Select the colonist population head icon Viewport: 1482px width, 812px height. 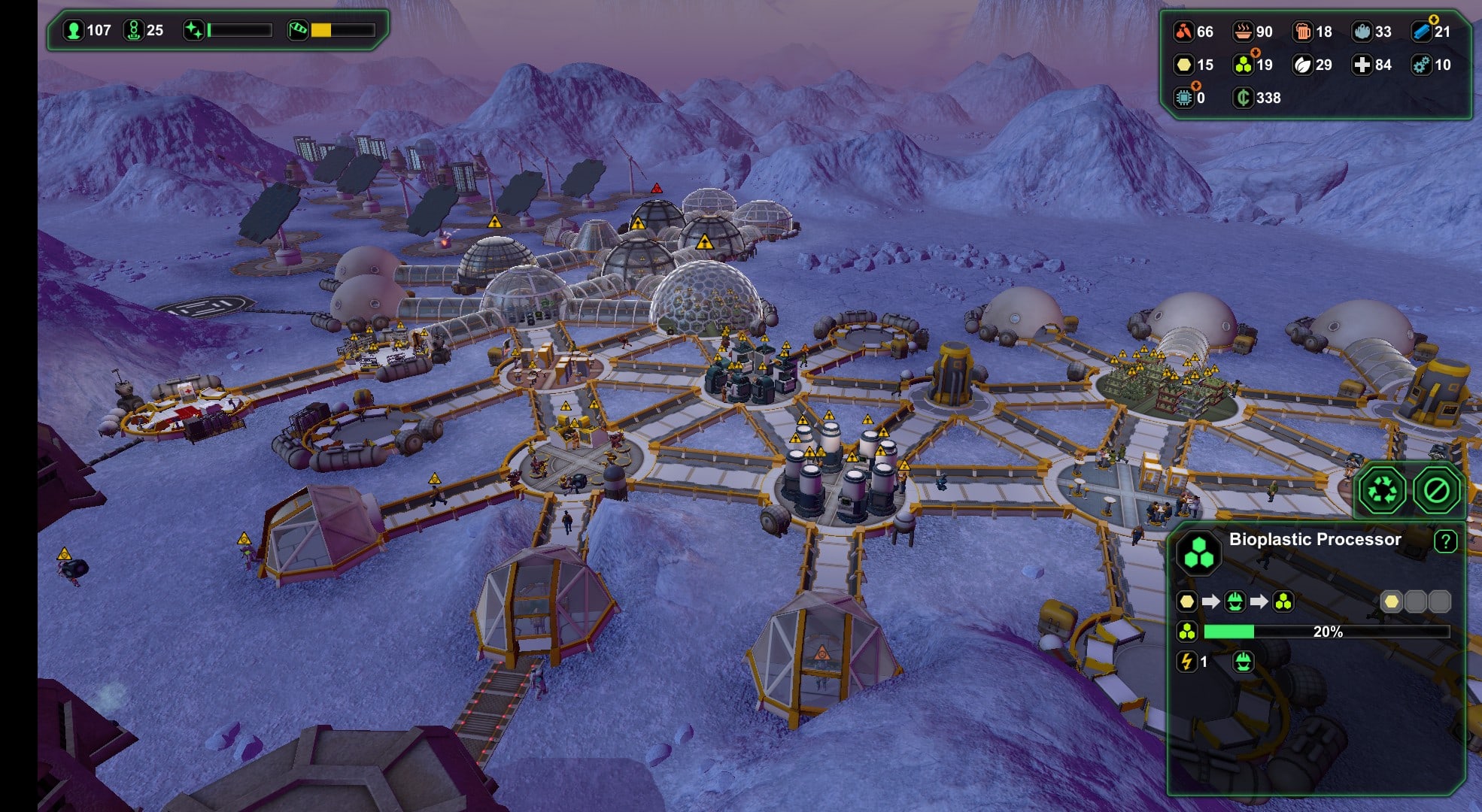[x=74, y=31]
